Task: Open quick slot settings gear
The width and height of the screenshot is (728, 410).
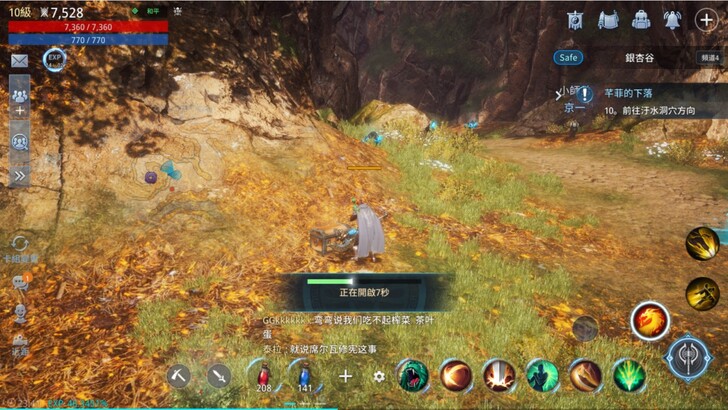Action: click(x=379, y=376)
